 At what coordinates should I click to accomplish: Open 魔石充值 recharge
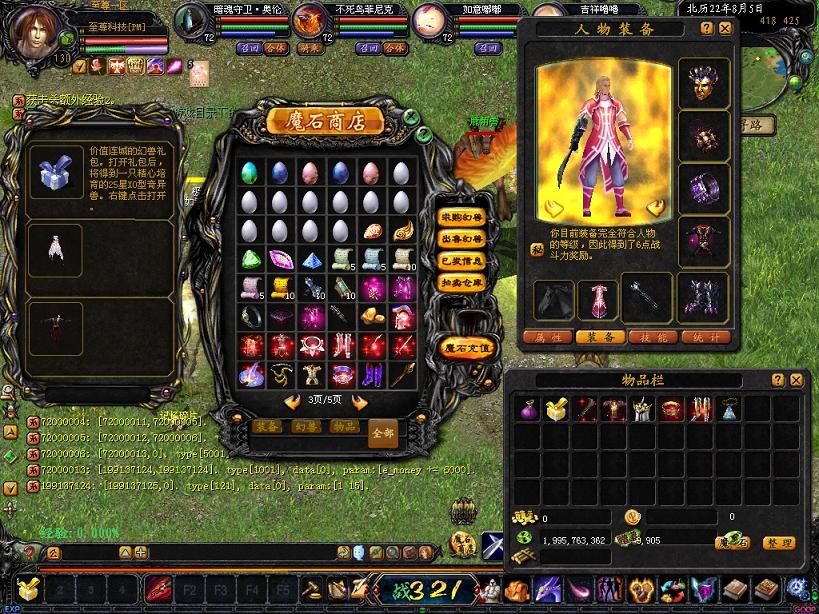pos(466,348)
